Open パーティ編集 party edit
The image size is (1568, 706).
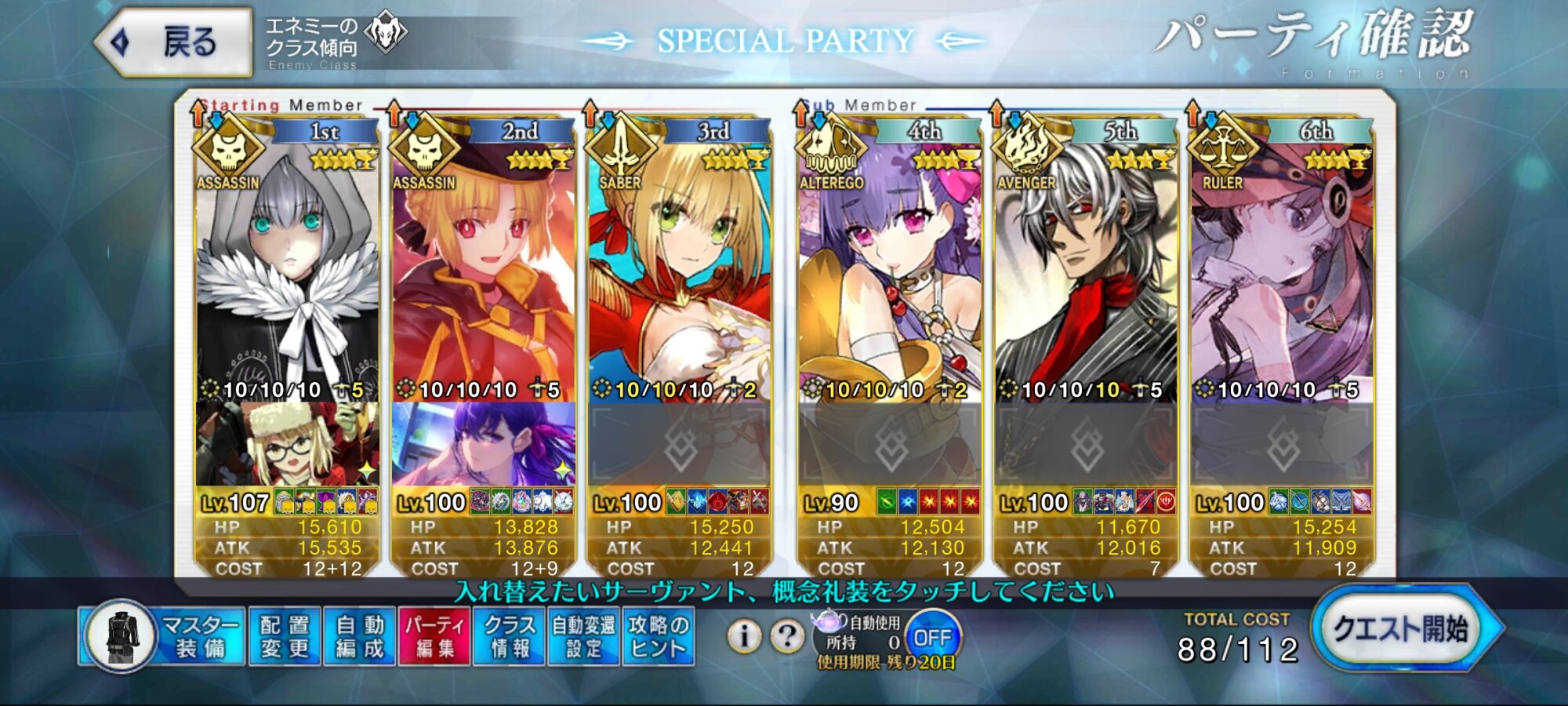[x=435, y=636]
